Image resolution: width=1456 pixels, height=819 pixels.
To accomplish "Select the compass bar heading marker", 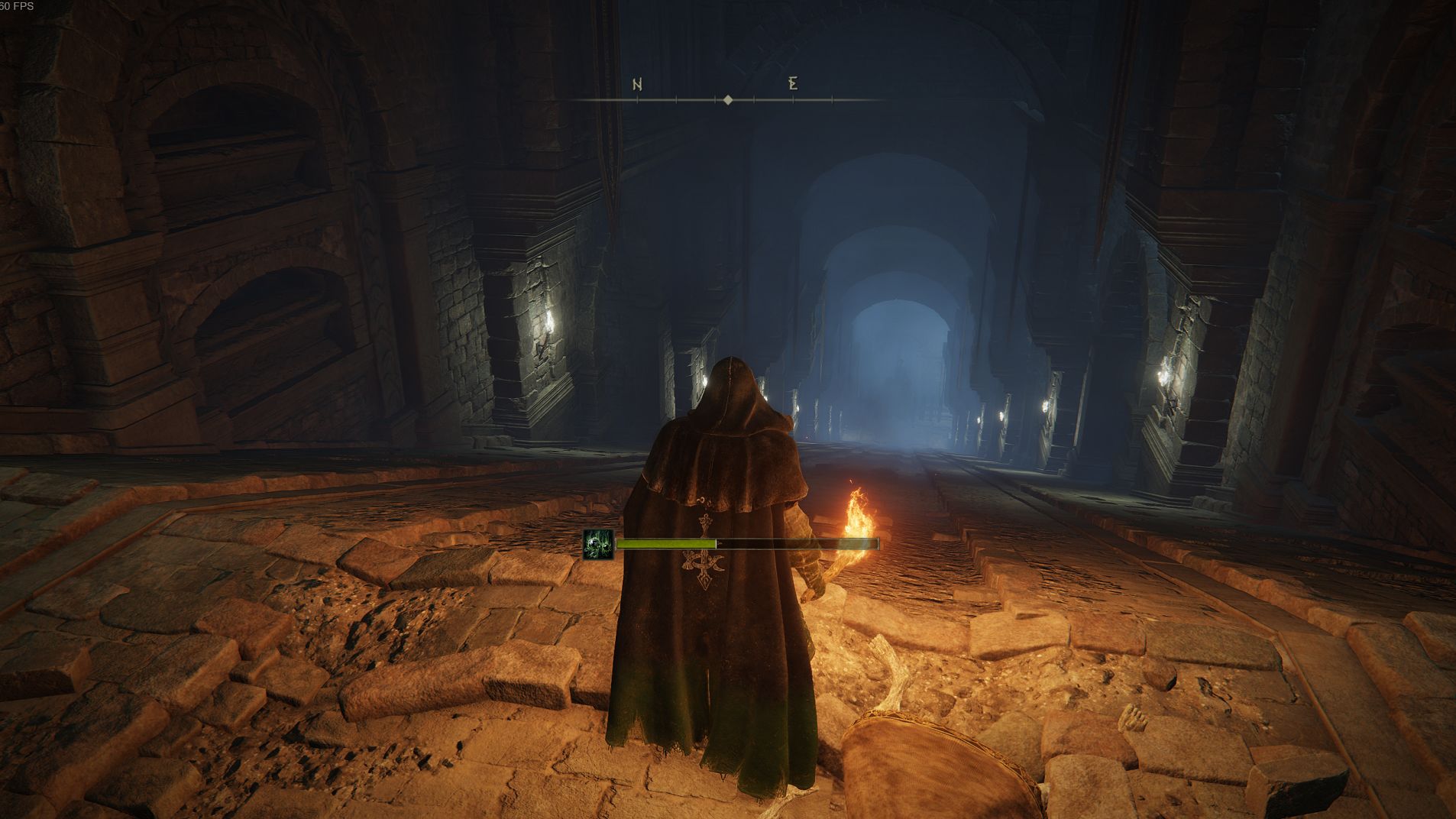I will coord(728,100).
